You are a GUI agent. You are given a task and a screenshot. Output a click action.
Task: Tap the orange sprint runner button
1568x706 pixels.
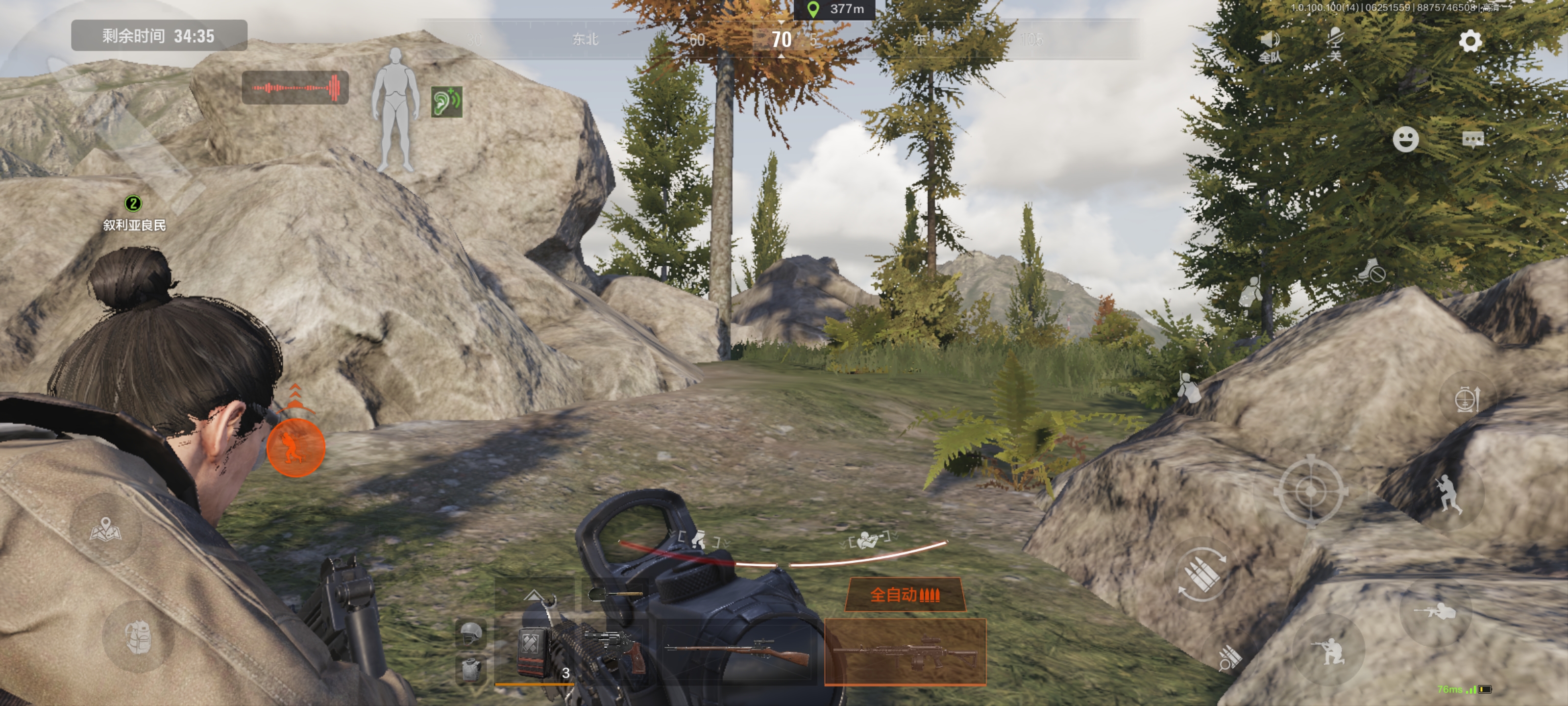coord(296,448)
